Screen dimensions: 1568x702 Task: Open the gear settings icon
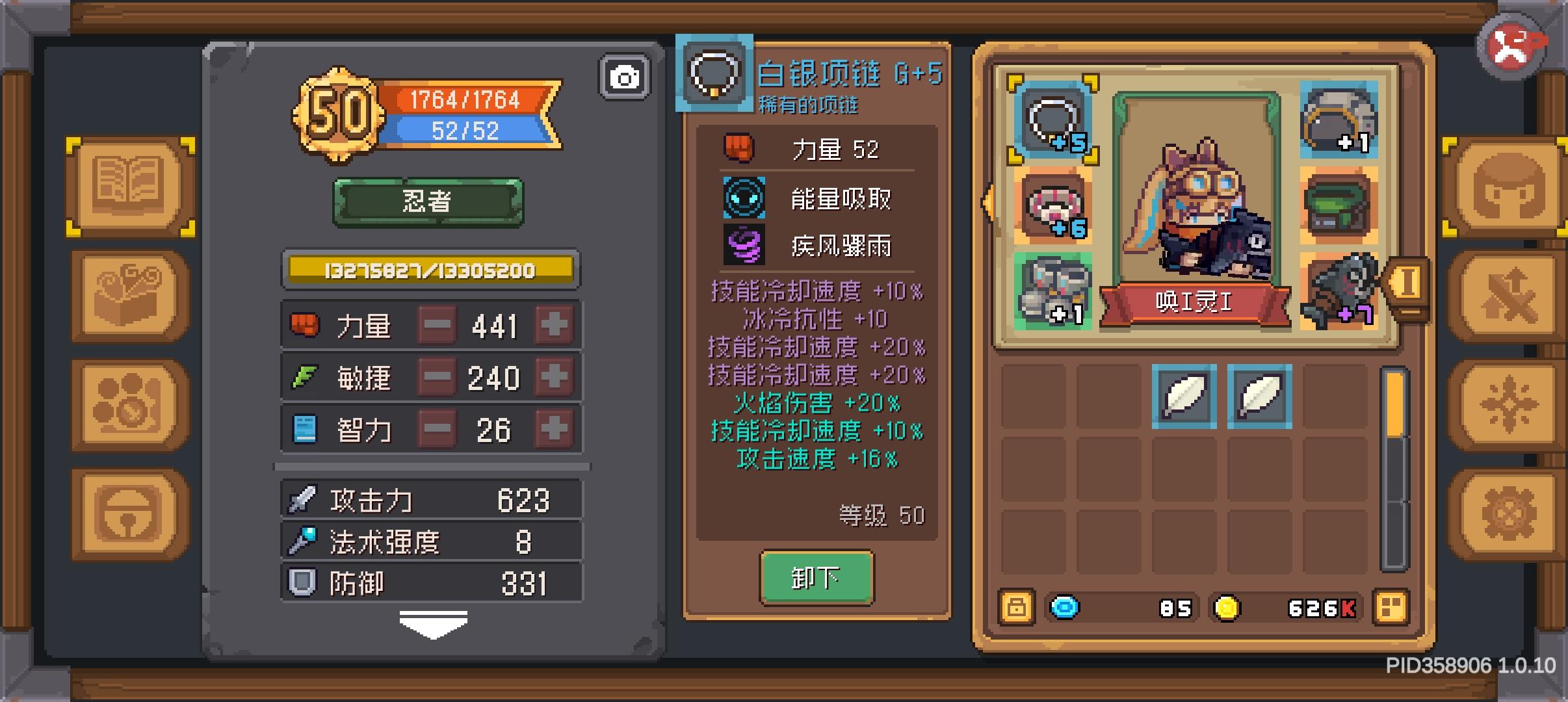tap(1508, 513)
